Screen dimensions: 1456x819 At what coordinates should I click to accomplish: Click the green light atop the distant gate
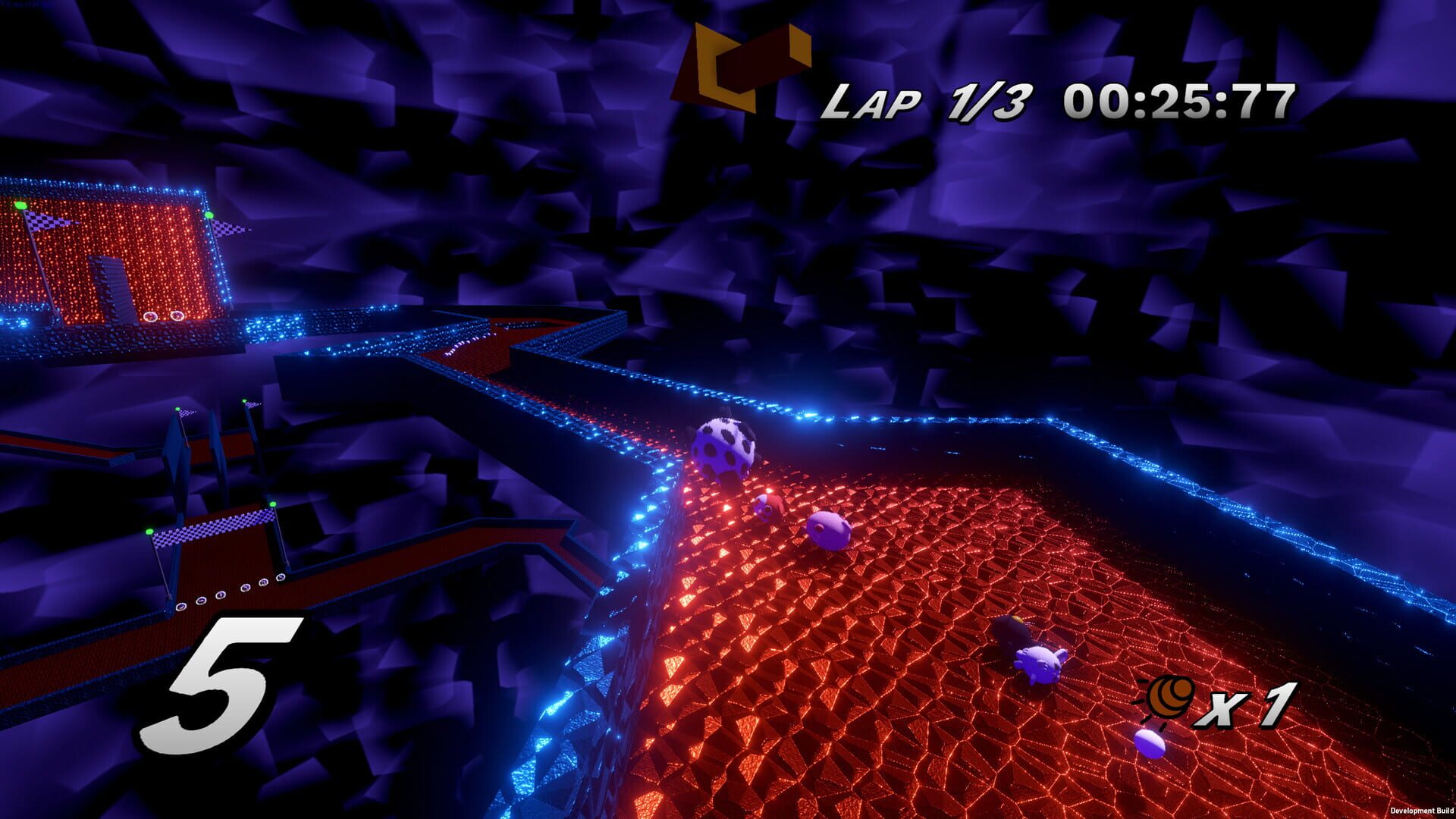(210, 215)
